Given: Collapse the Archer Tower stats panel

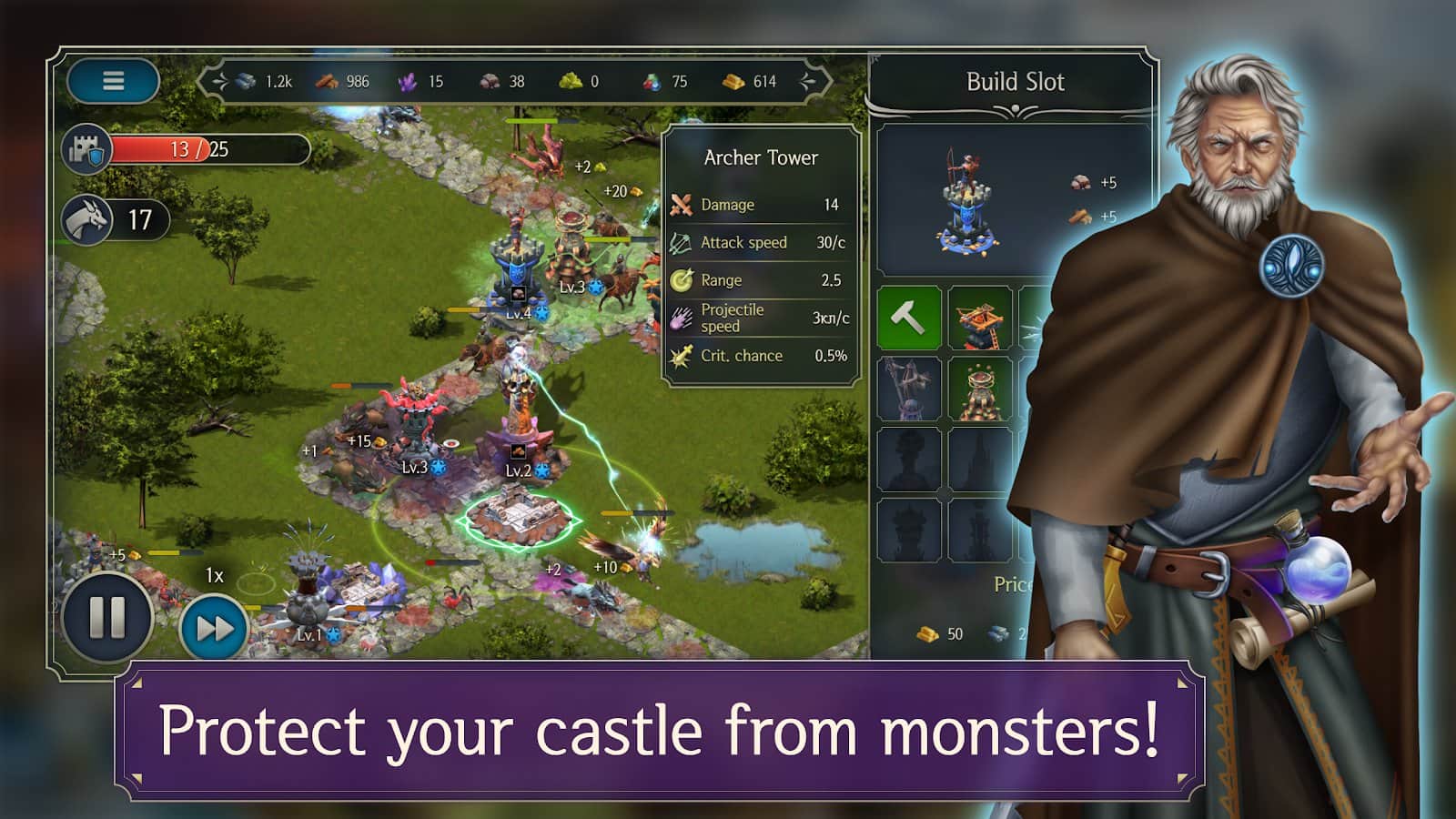Looking at the screenshot, I should tap(761, 157).
